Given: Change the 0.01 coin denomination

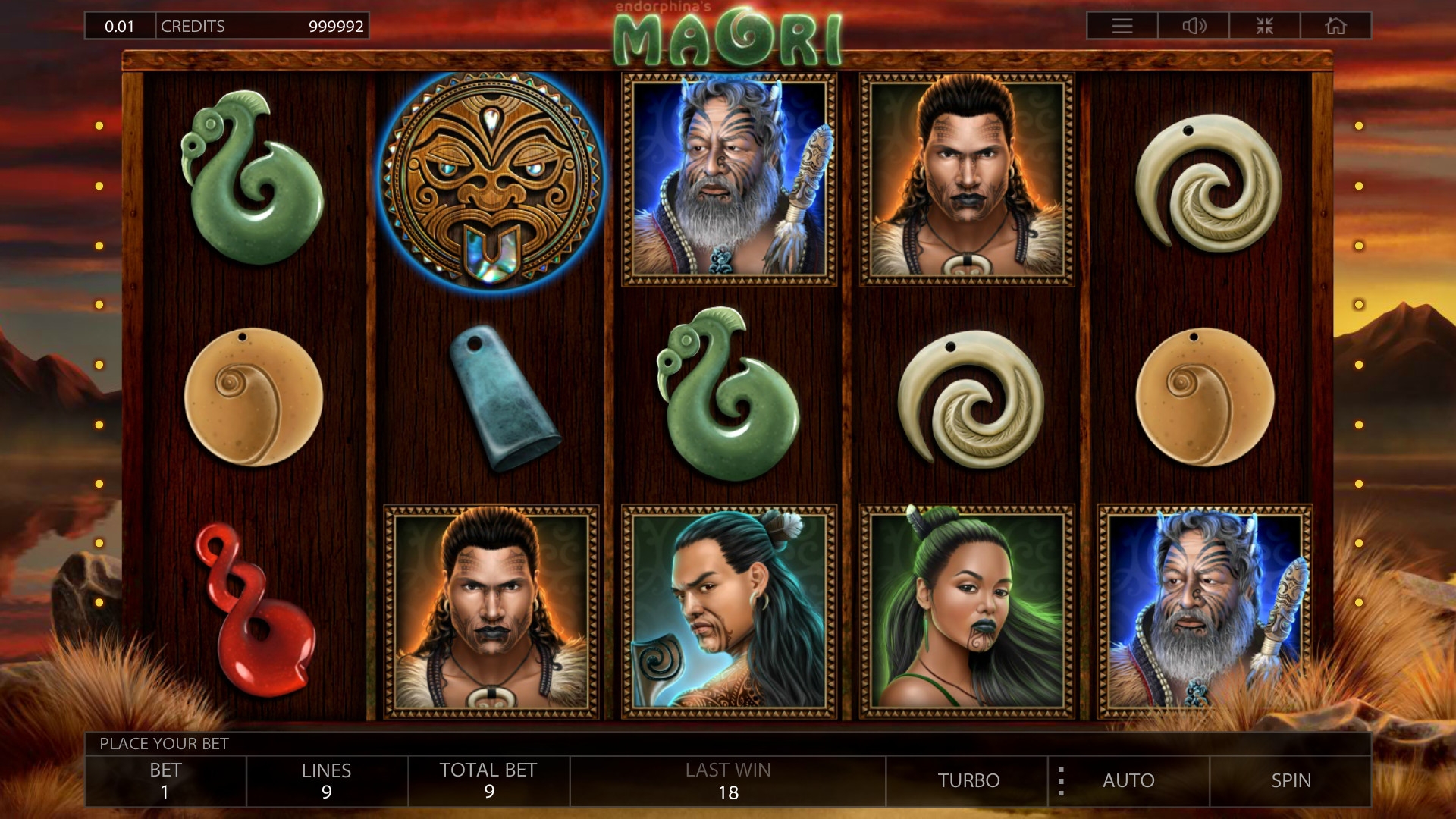Looking at the screenshot, I should tap(120, 26).
